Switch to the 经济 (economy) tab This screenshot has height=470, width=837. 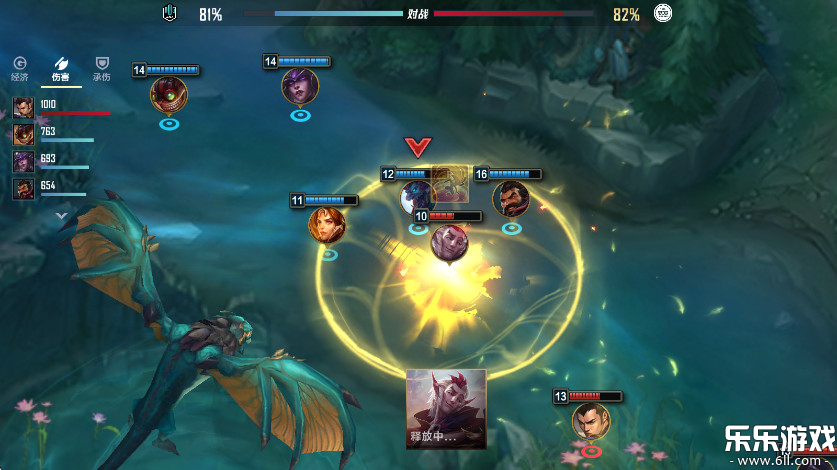19,69
